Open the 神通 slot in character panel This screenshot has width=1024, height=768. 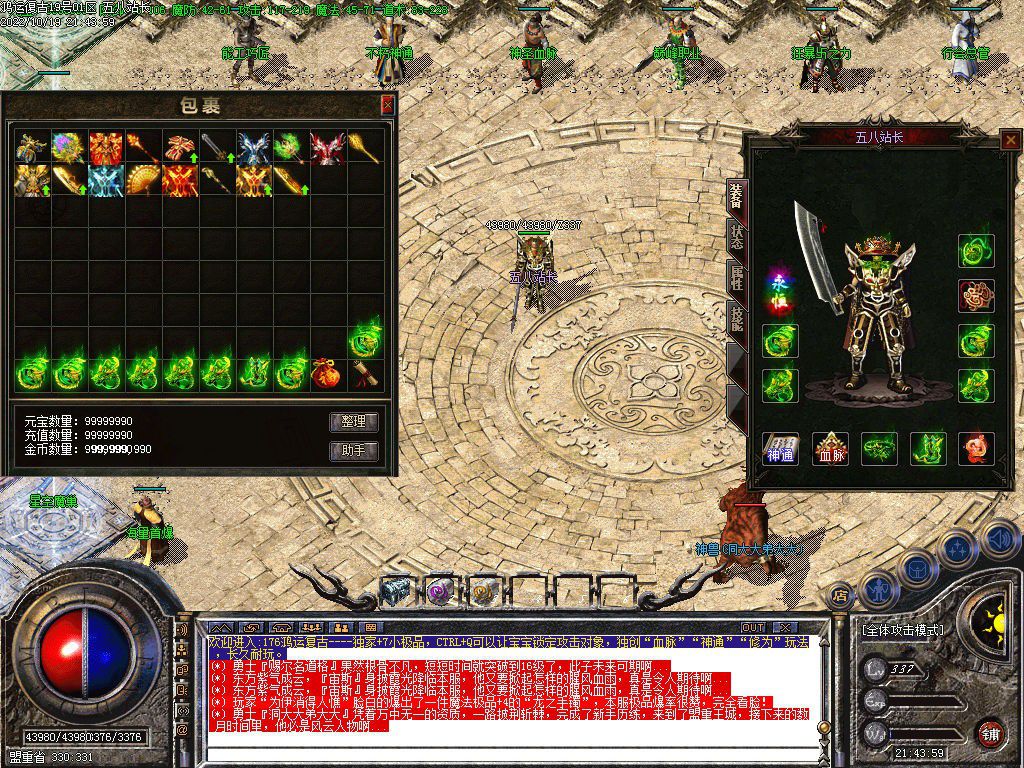(x=781, y=448)
